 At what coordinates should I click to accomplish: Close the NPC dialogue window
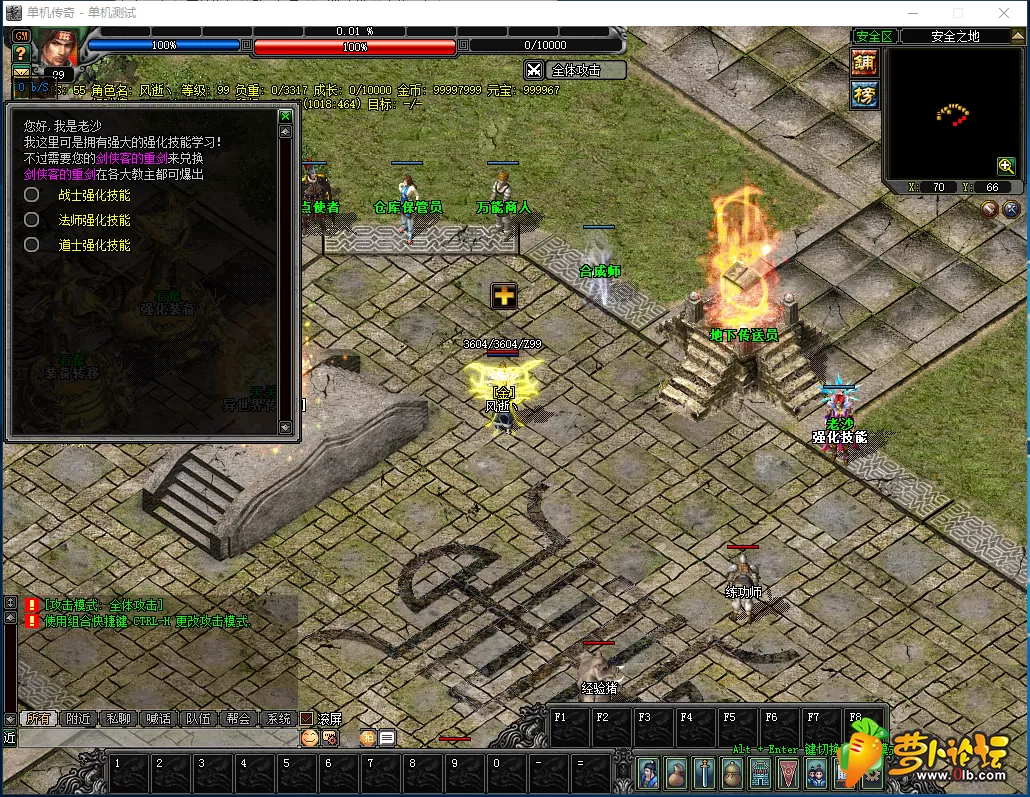click(285, 116)
